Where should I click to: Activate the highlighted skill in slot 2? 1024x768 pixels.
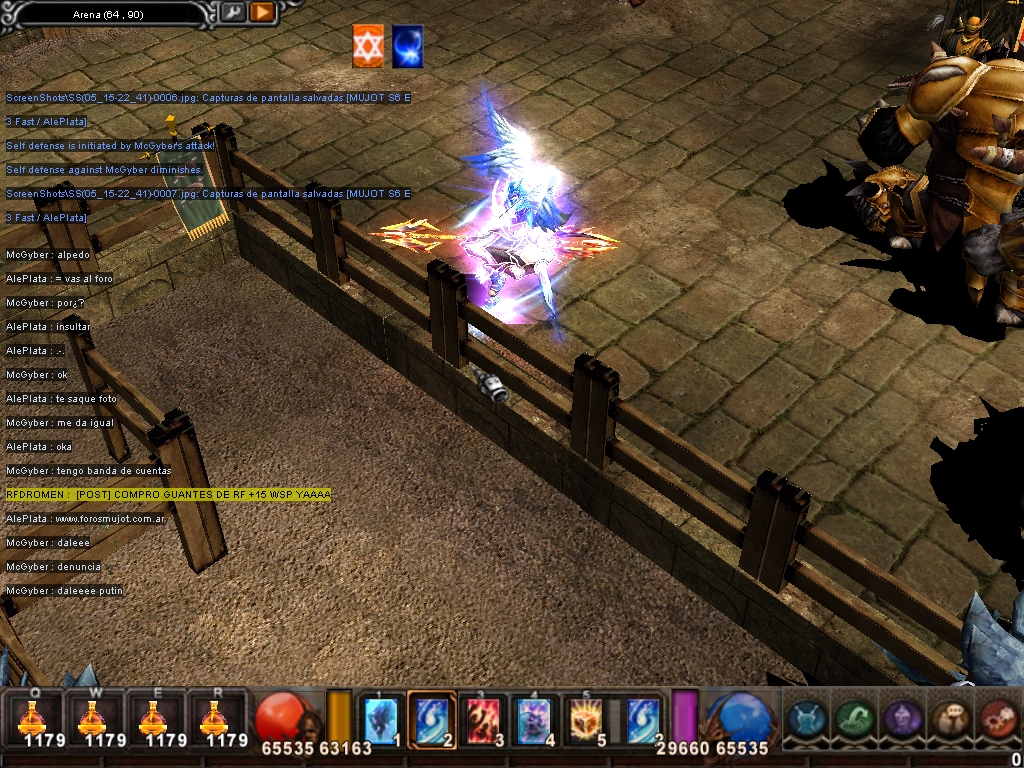432,719
